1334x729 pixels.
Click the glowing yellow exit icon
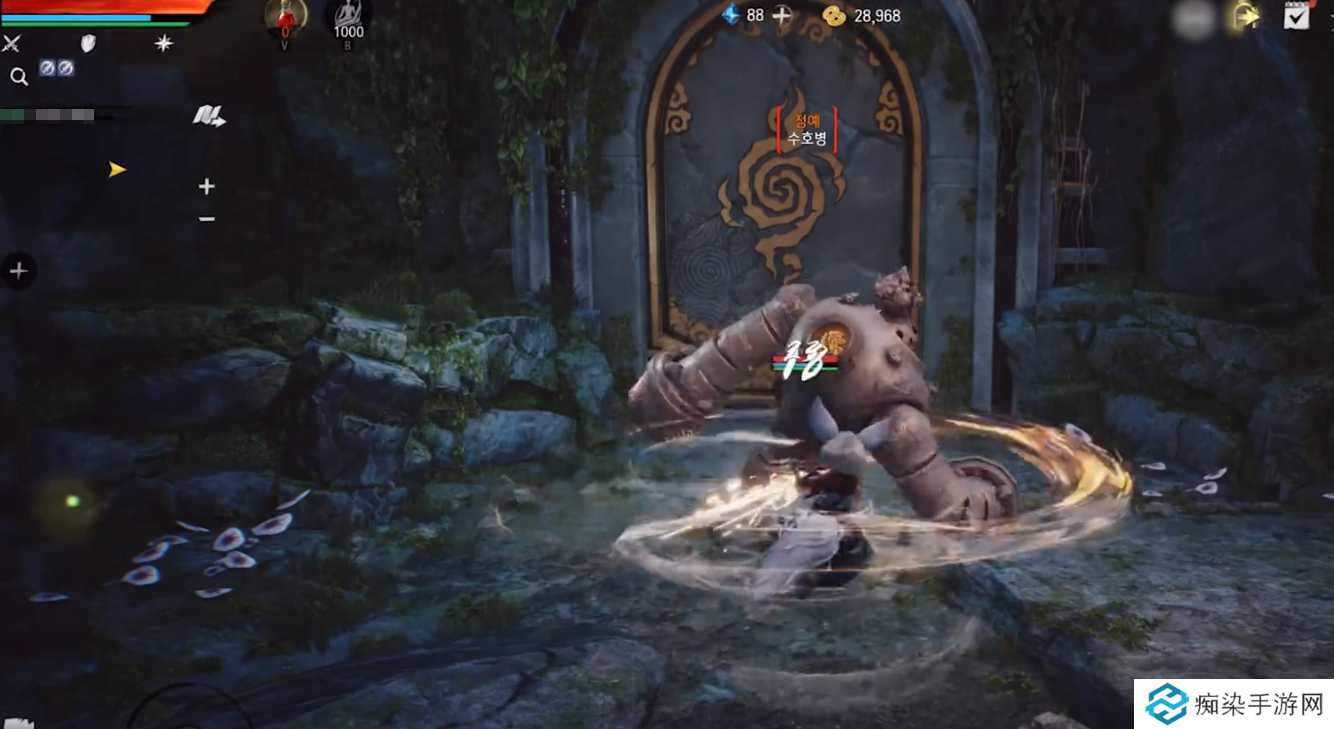1245,16
